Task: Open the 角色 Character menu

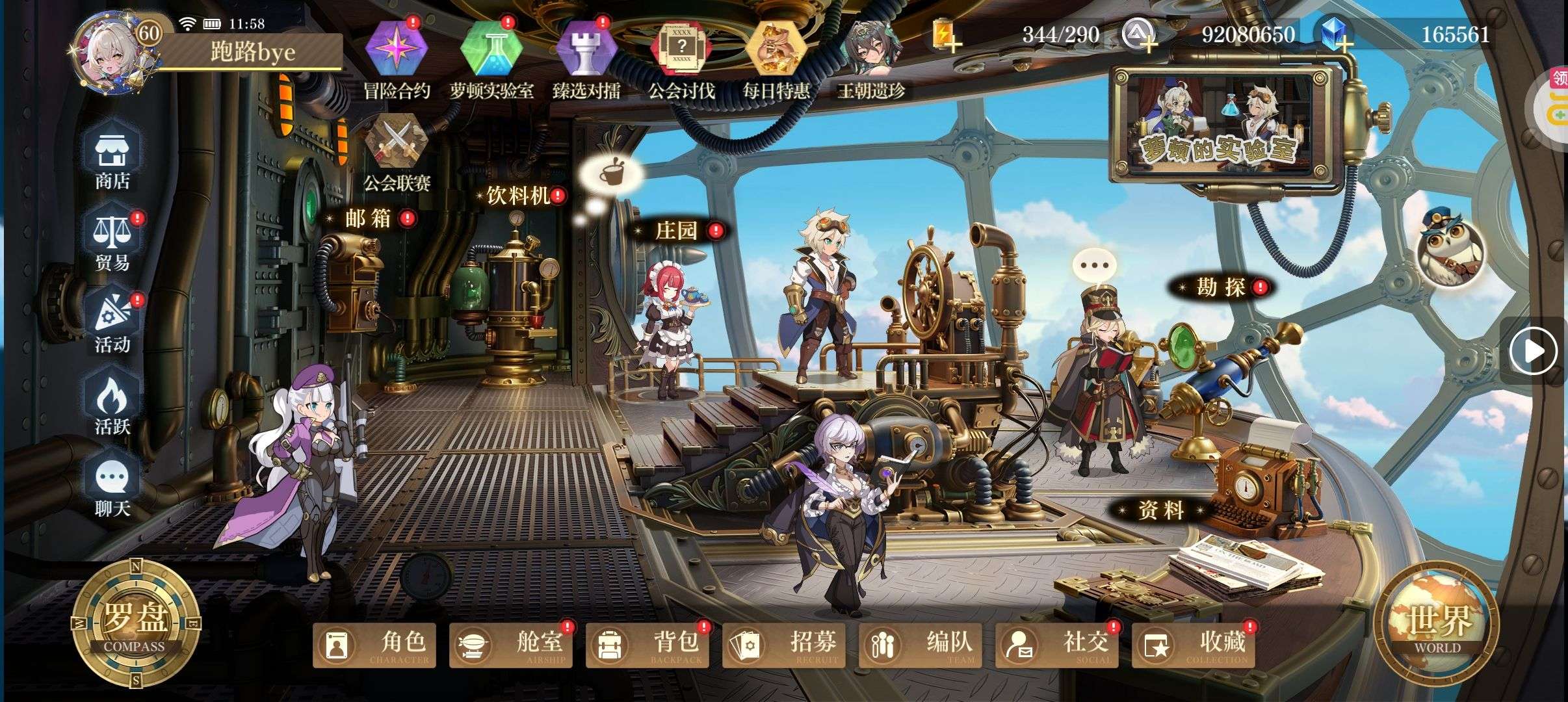Action: pyautogui.click(x=374, y=645)
